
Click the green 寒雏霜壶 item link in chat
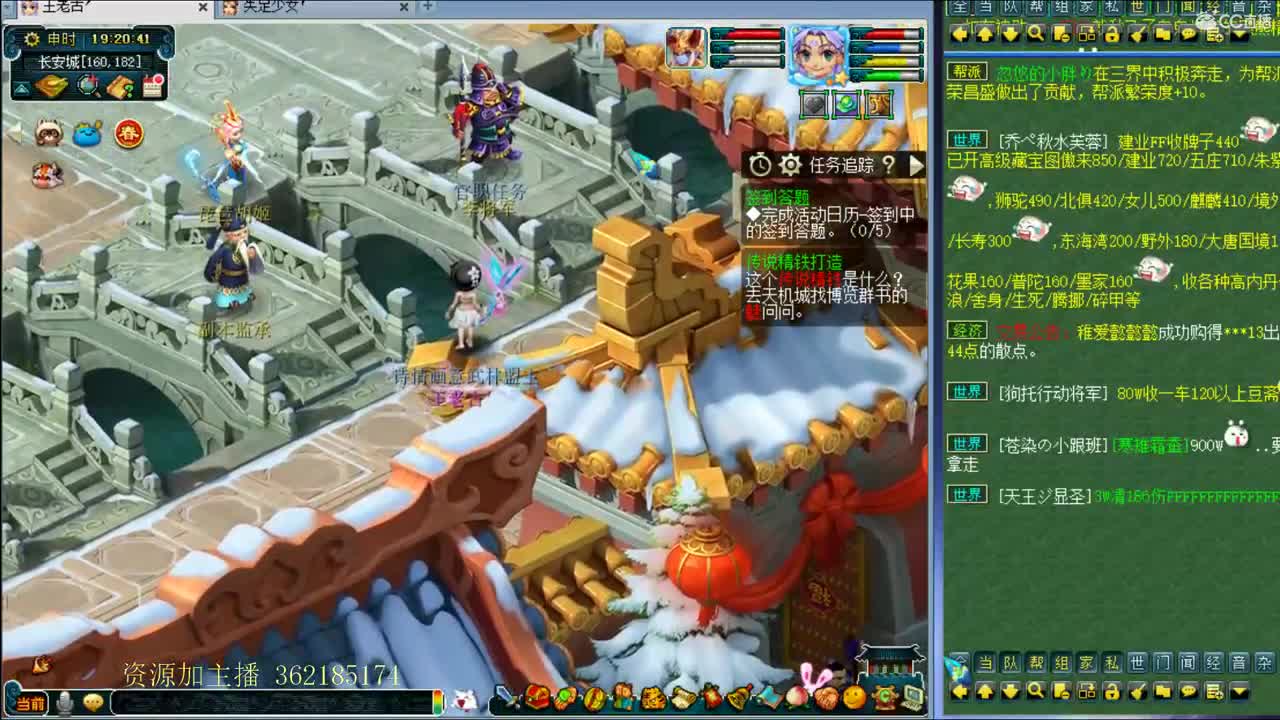(x=1150, y=445)
